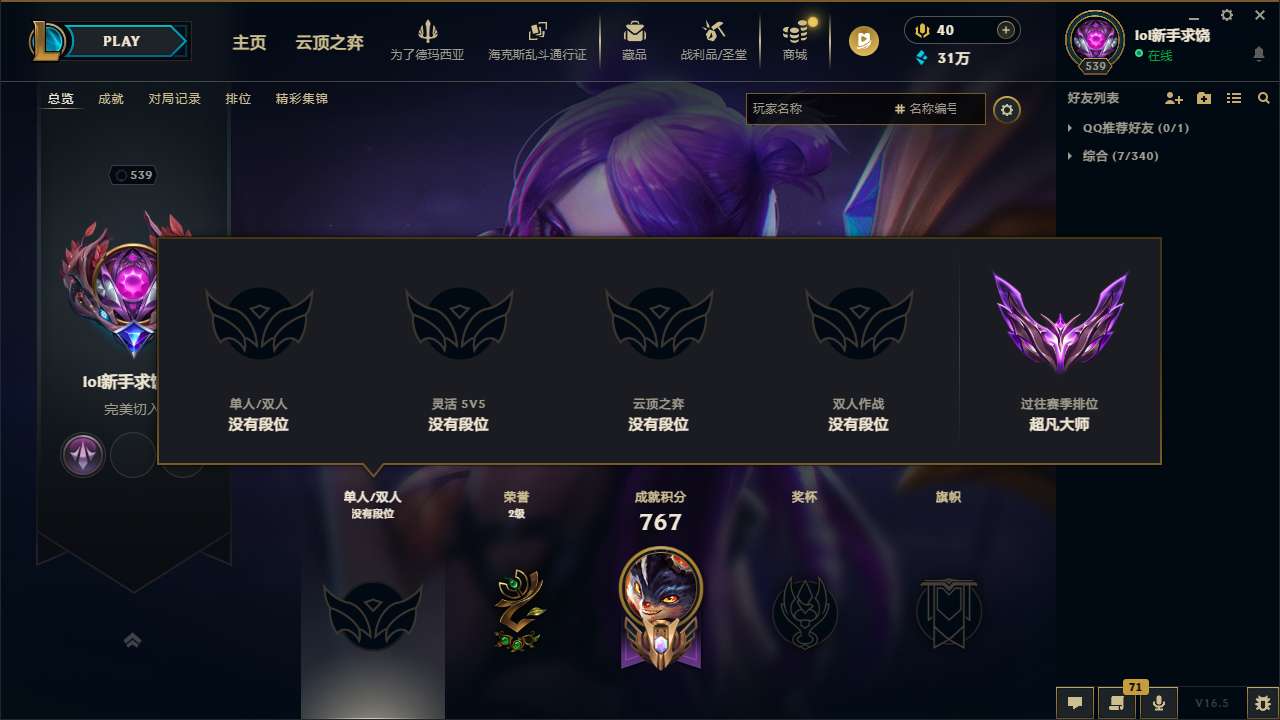Click the 玩家名称 player search field

point(820,109)
